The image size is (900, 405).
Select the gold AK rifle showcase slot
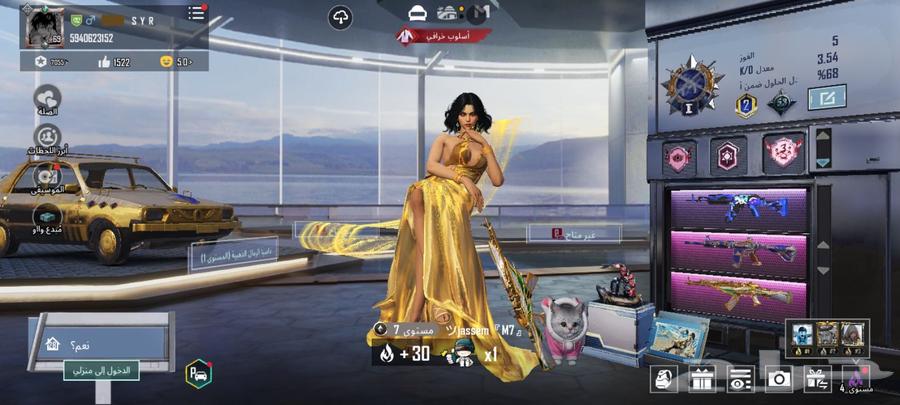pyautogui.click(x=738, y=294)
